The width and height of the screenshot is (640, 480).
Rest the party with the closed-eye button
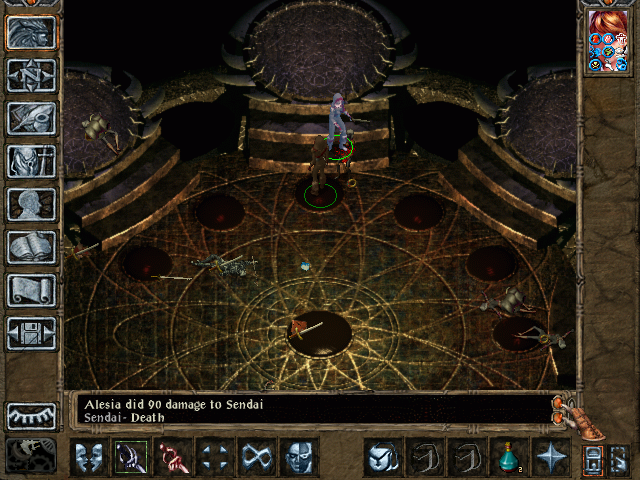31,416
